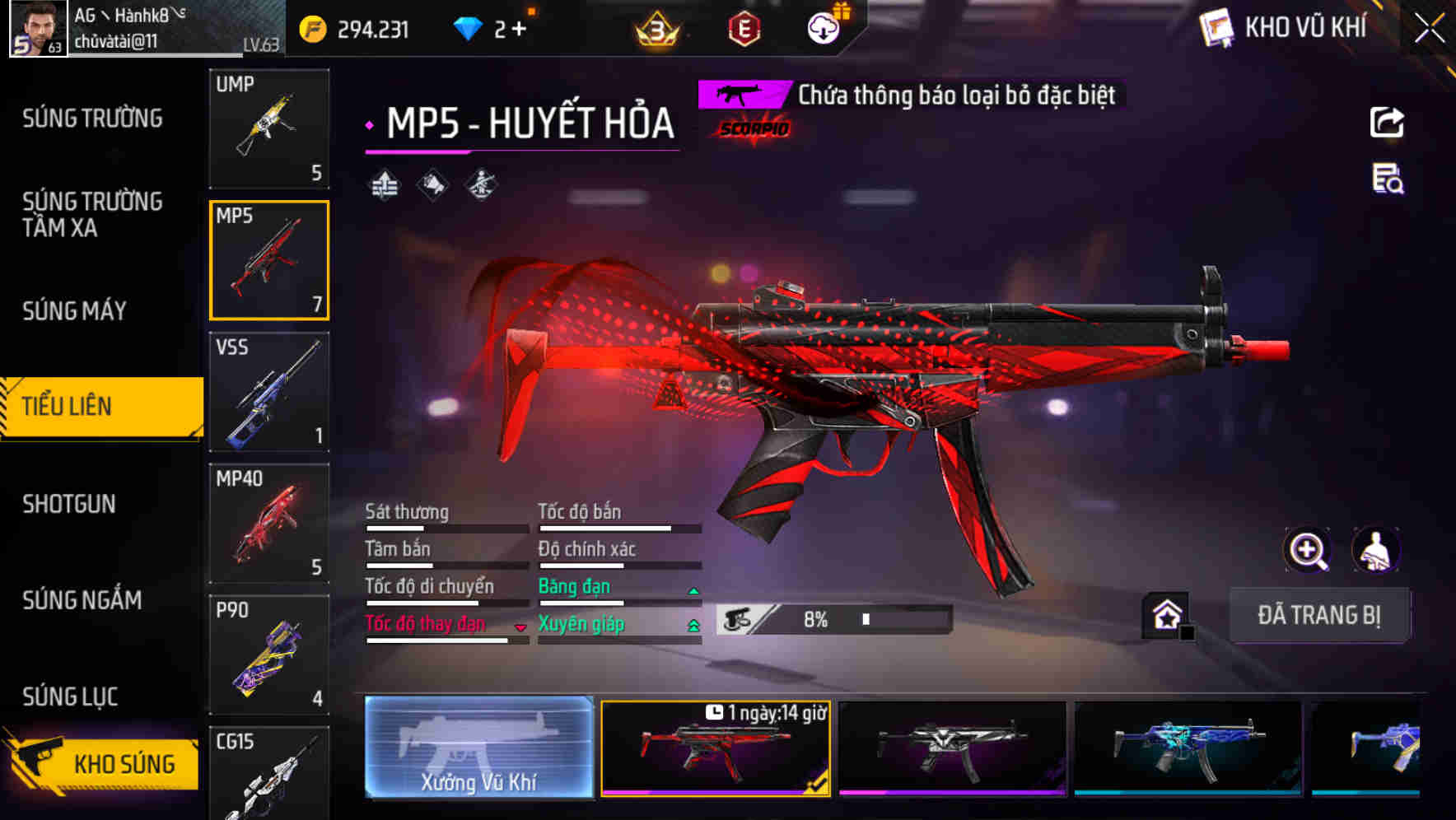Open the Tốc độ thay đạn red arrow

coord(520,627)
